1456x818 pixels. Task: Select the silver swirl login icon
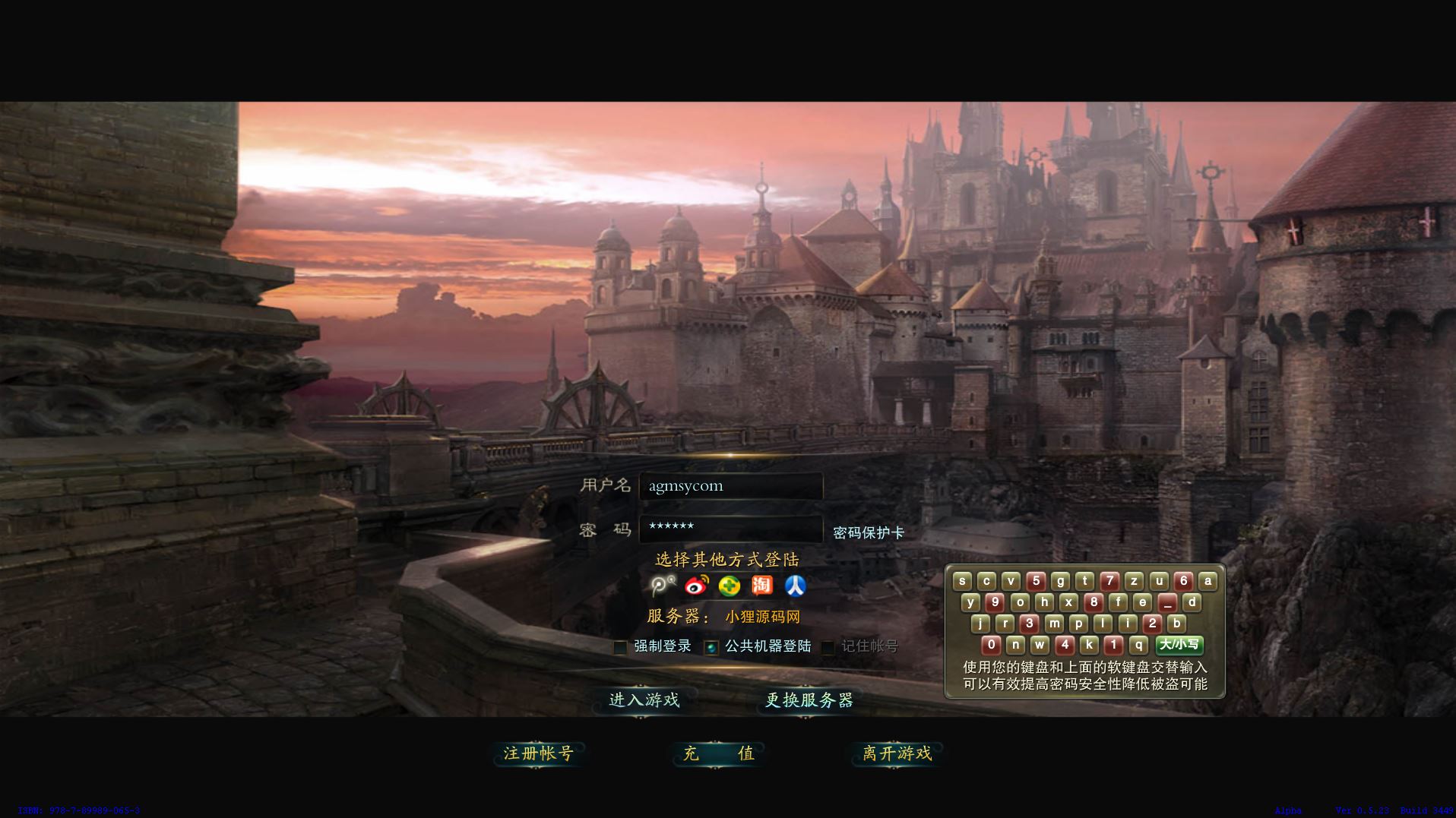point(662,586)
